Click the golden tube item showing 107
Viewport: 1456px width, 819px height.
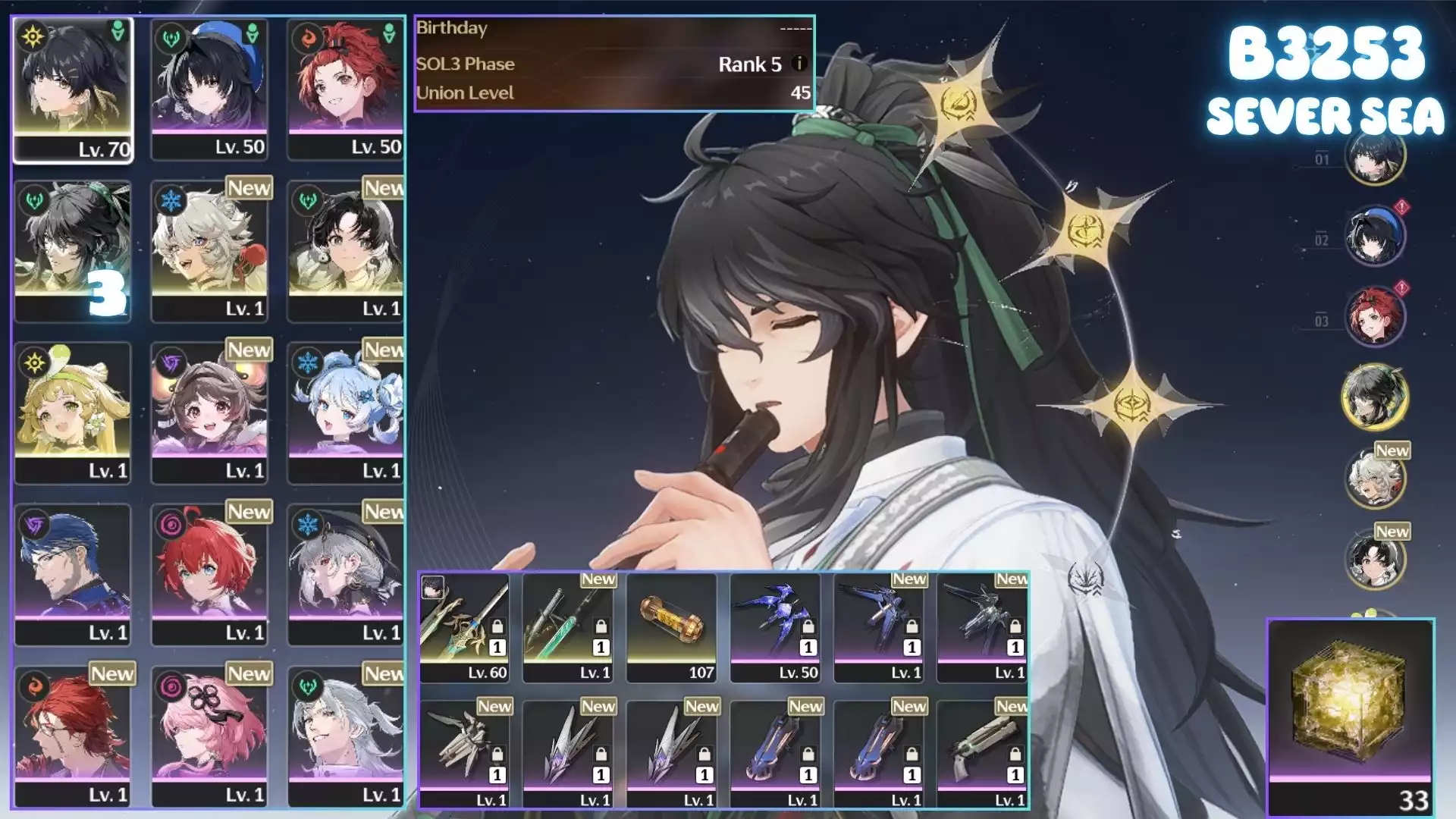point(671,627)
